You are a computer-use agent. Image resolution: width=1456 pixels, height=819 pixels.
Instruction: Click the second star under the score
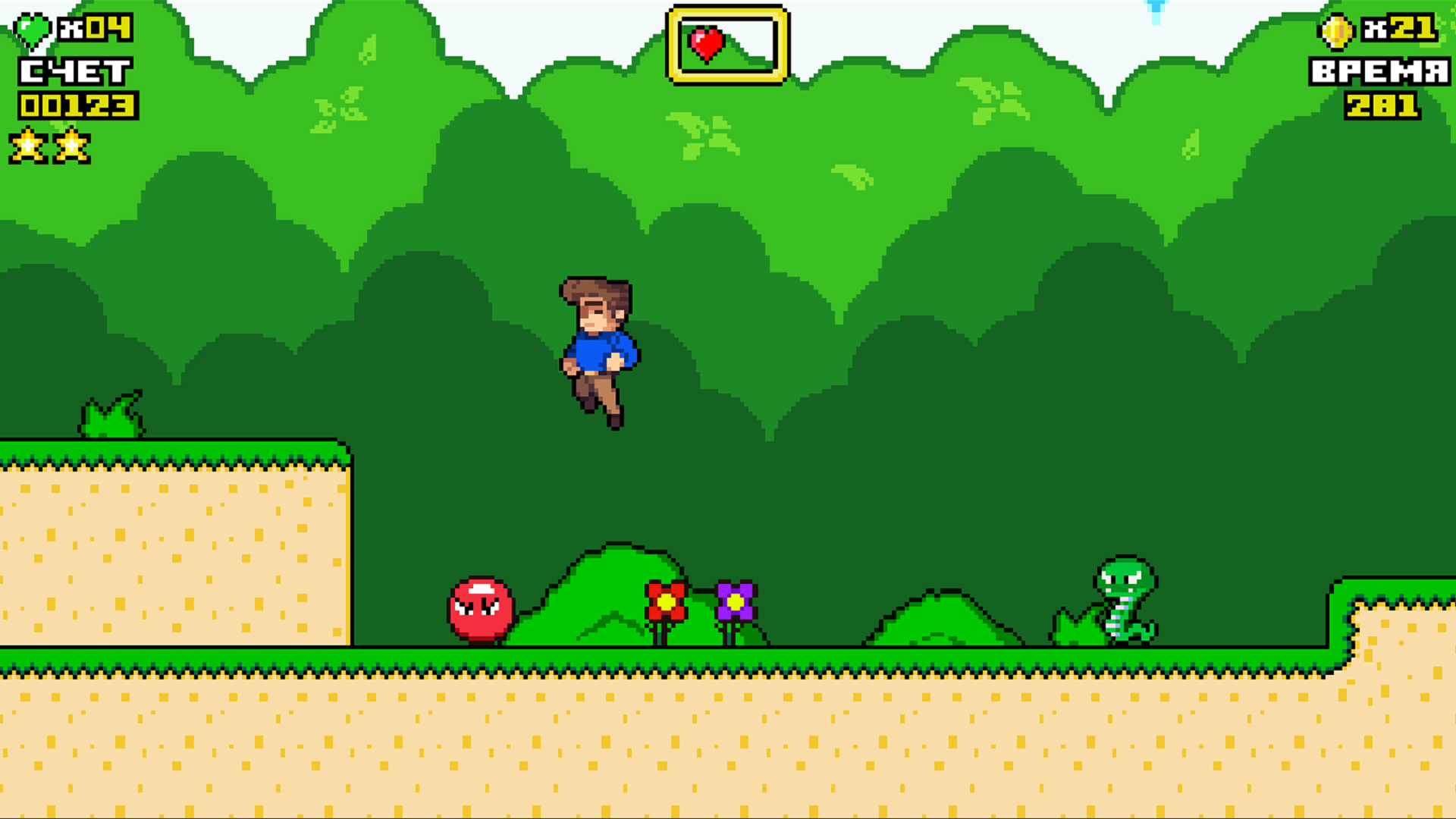click(72, 146)
